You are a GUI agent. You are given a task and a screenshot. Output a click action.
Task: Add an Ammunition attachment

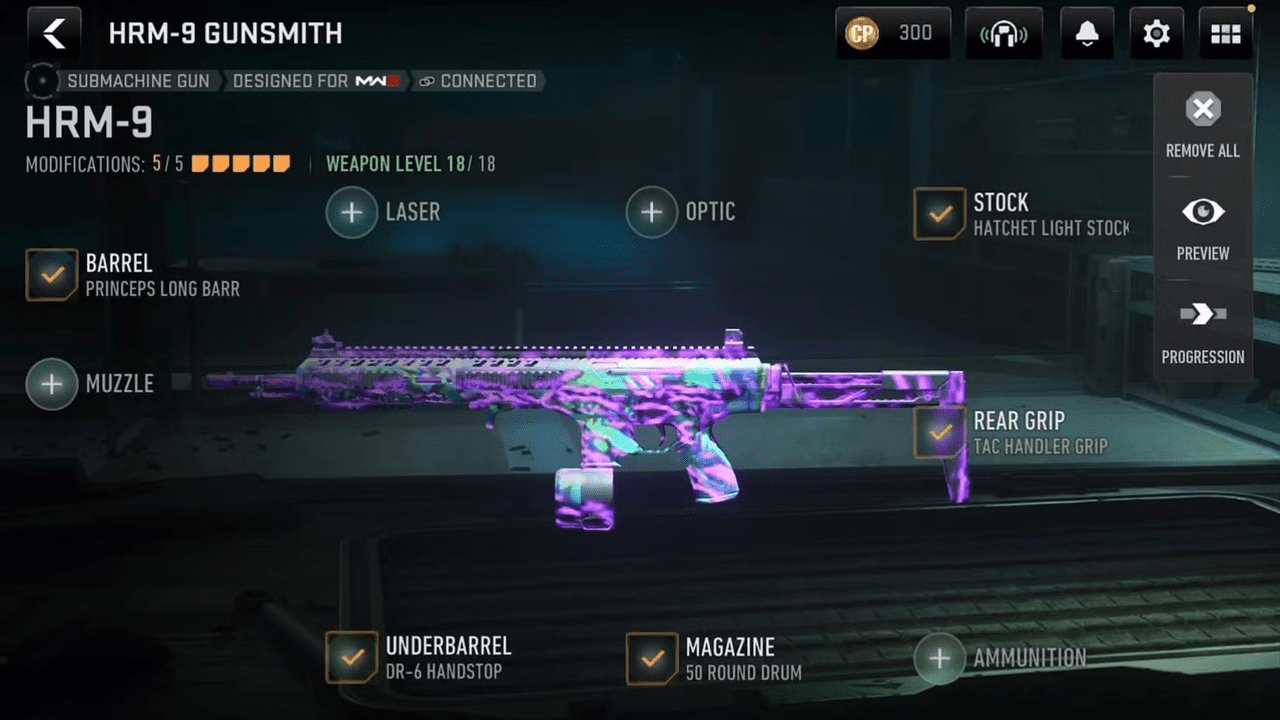(940, 658)
